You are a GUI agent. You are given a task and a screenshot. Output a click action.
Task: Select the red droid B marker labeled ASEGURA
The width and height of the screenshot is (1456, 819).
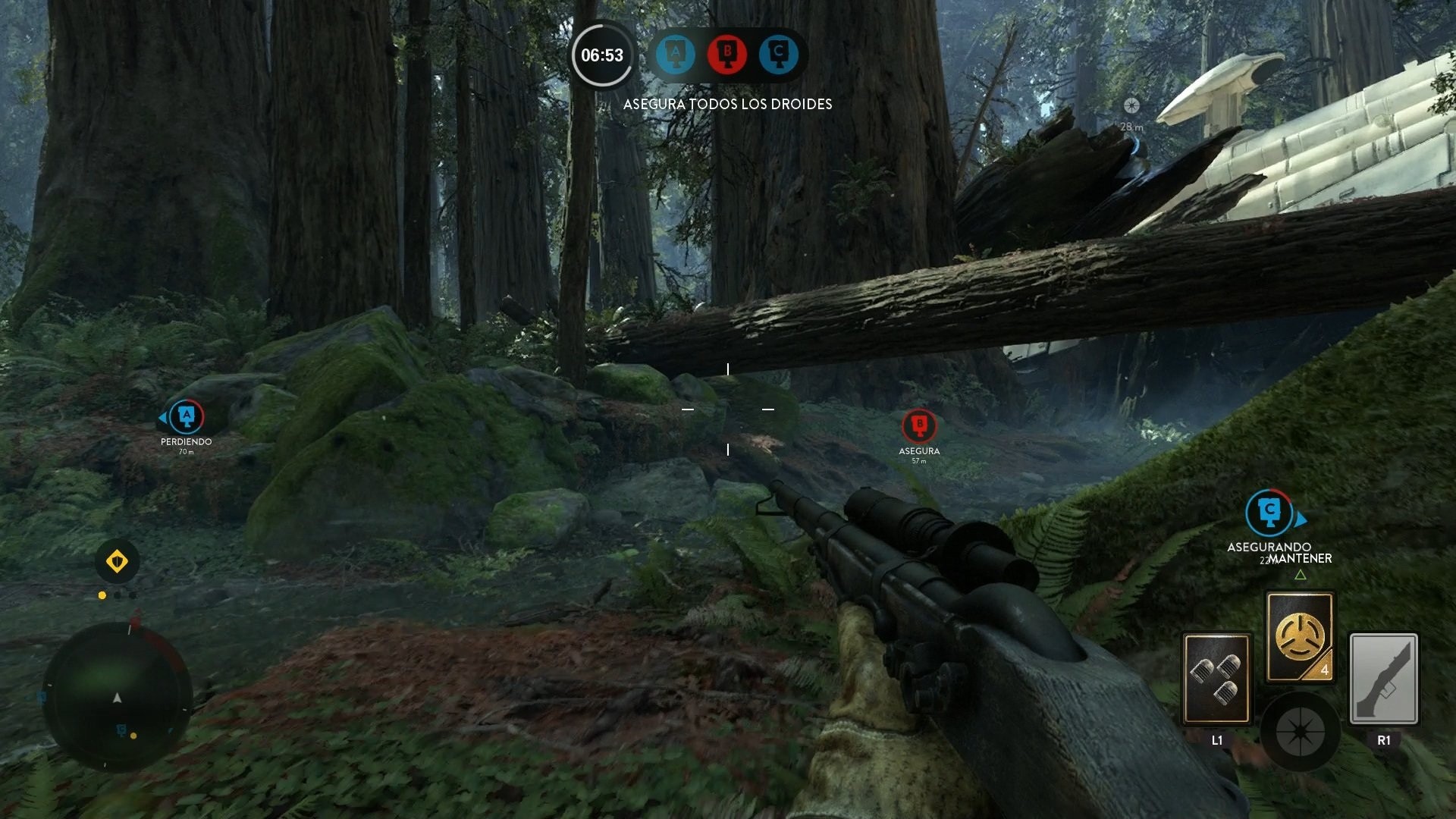pos(919,425)
